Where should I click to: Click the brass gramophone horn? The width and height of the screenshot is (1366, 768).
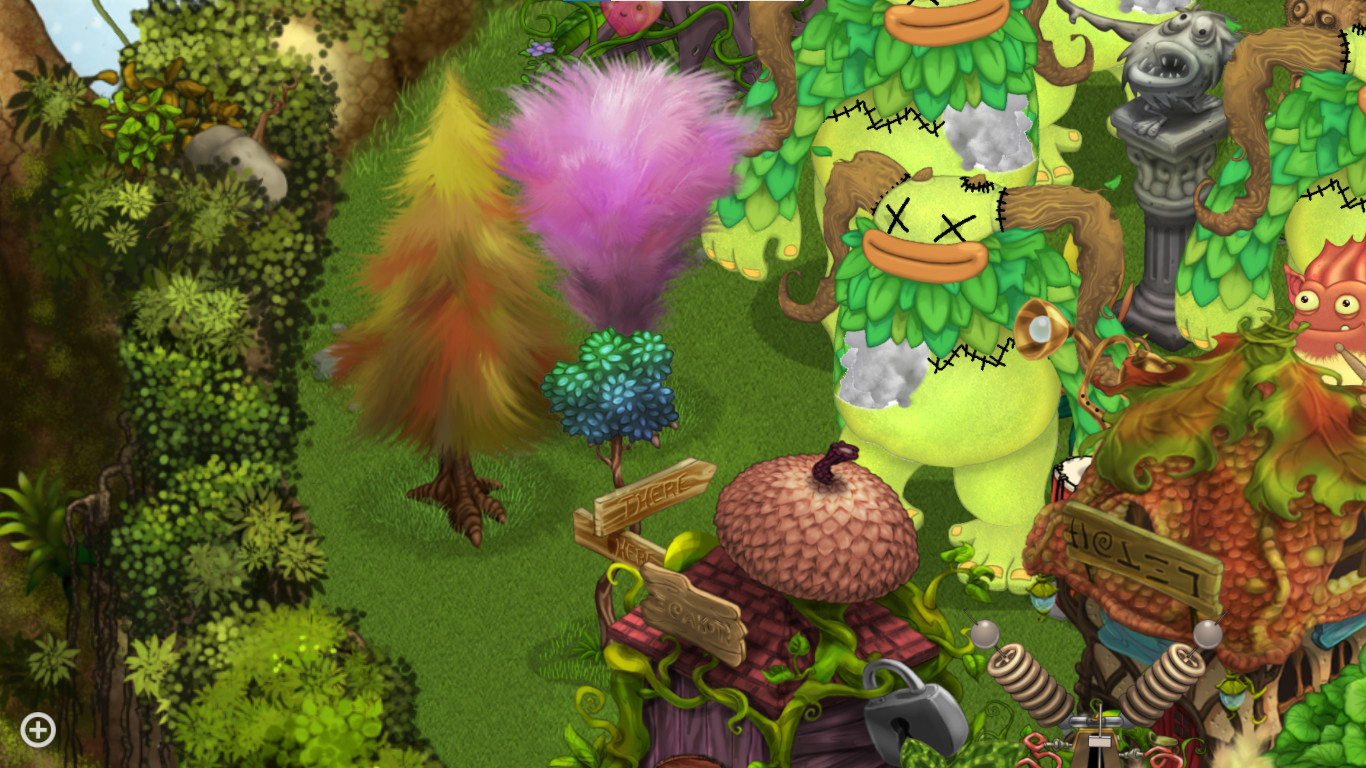[1042, 325]
